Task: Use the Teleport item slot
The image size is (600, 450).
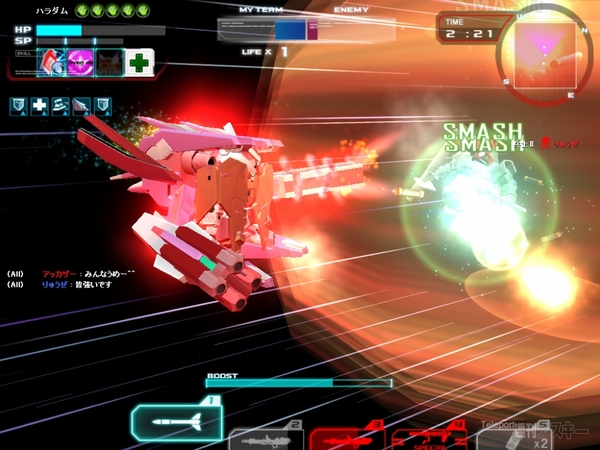Action: tap(511, 437)
